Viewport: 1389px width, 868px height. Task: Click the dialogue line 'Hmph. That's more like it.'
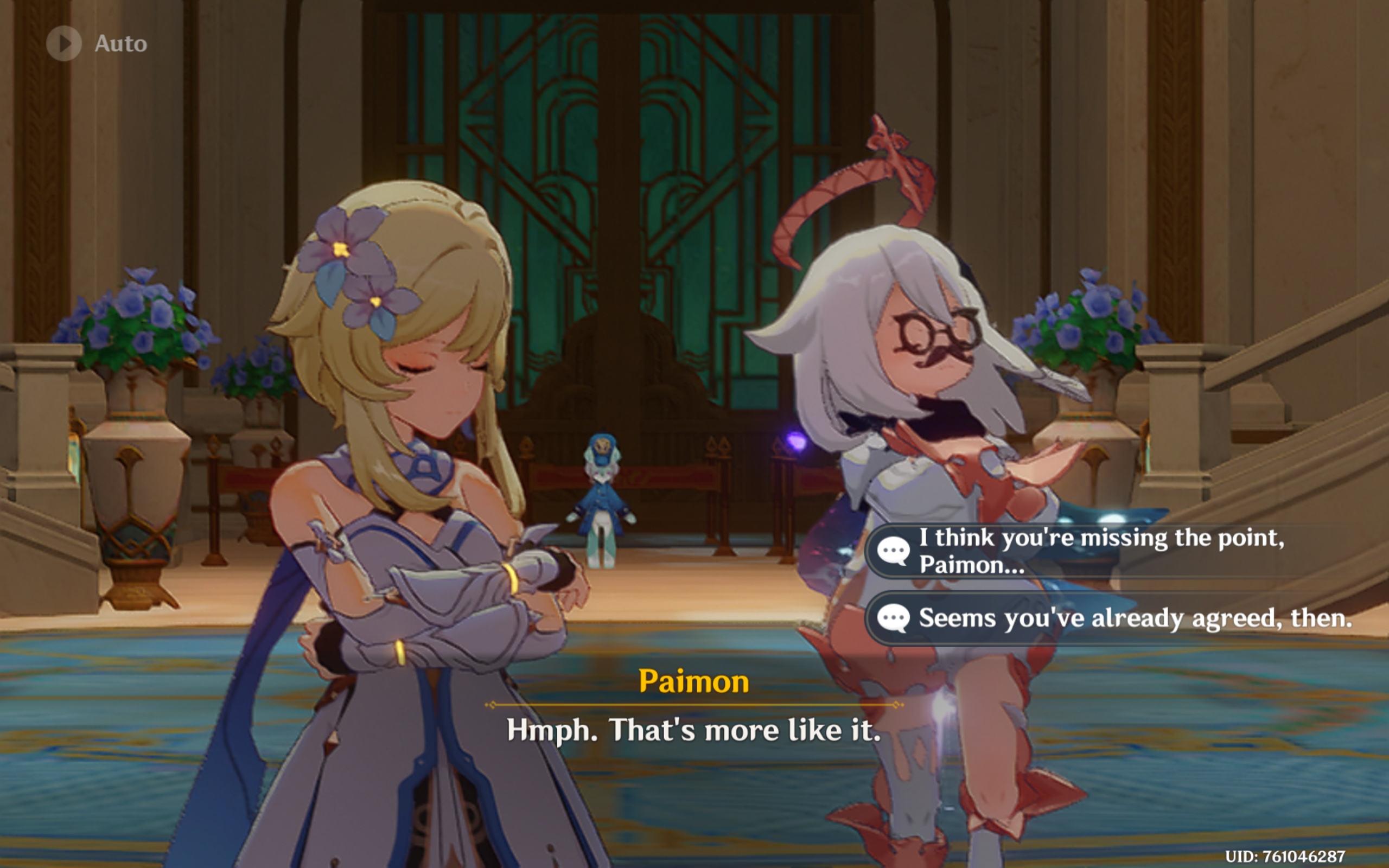(x=694, y=729)
